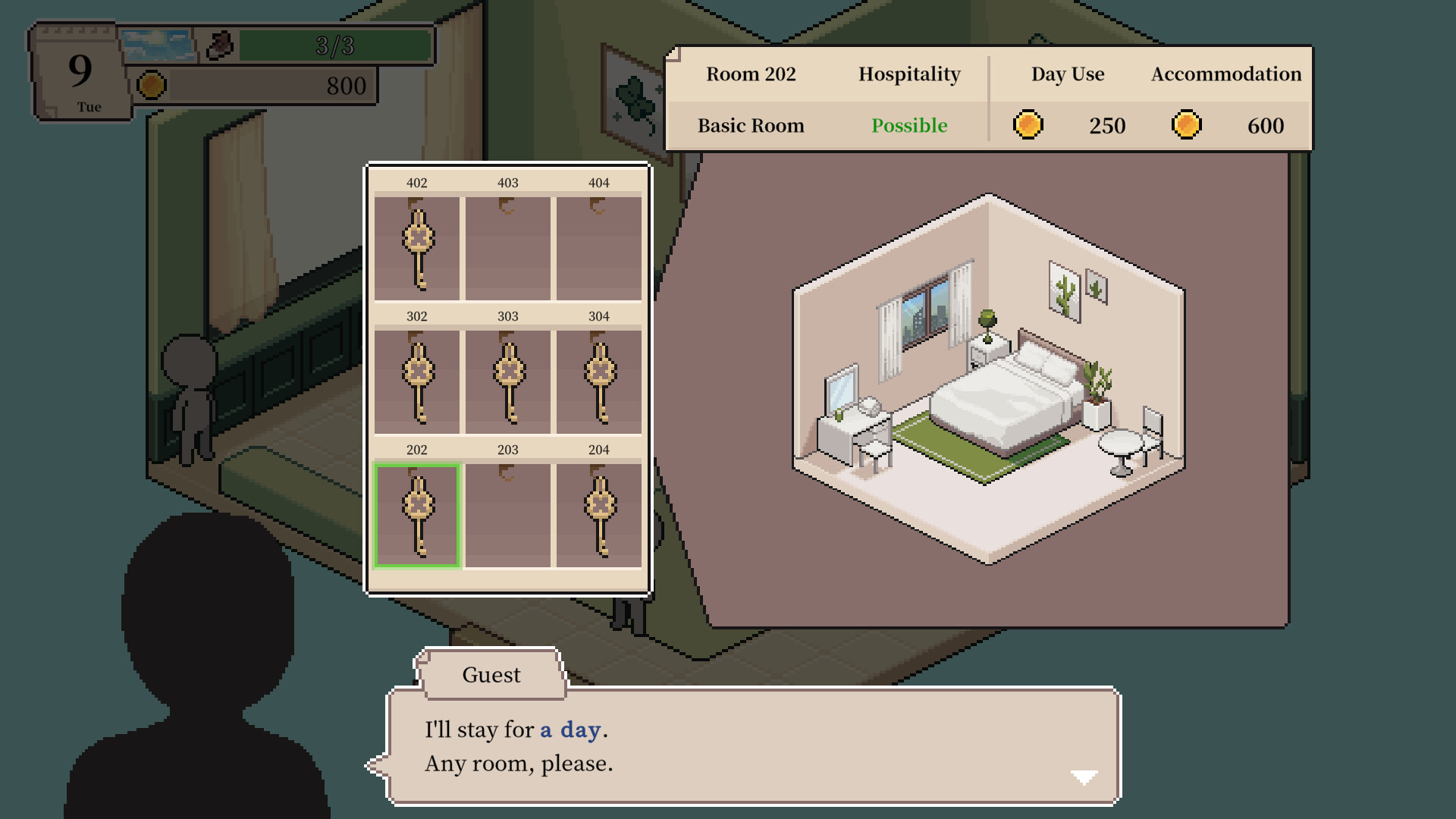The width and height of the screenshot is (1456, 819).
Task: Select the room 304 key
Action: pos(598,378)
